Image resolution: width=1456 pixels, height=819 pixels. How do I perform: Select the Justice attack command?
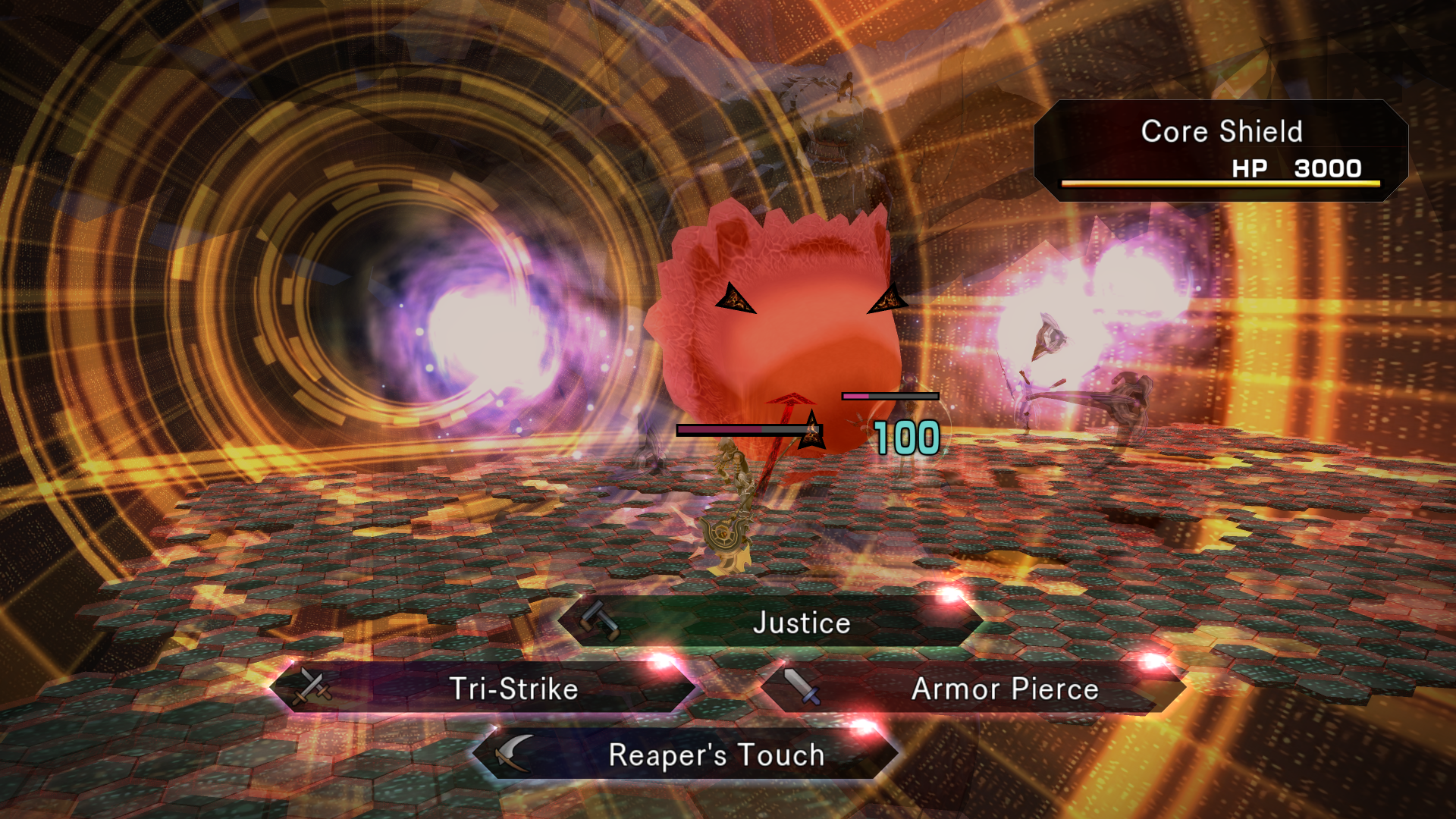point(770,623)
